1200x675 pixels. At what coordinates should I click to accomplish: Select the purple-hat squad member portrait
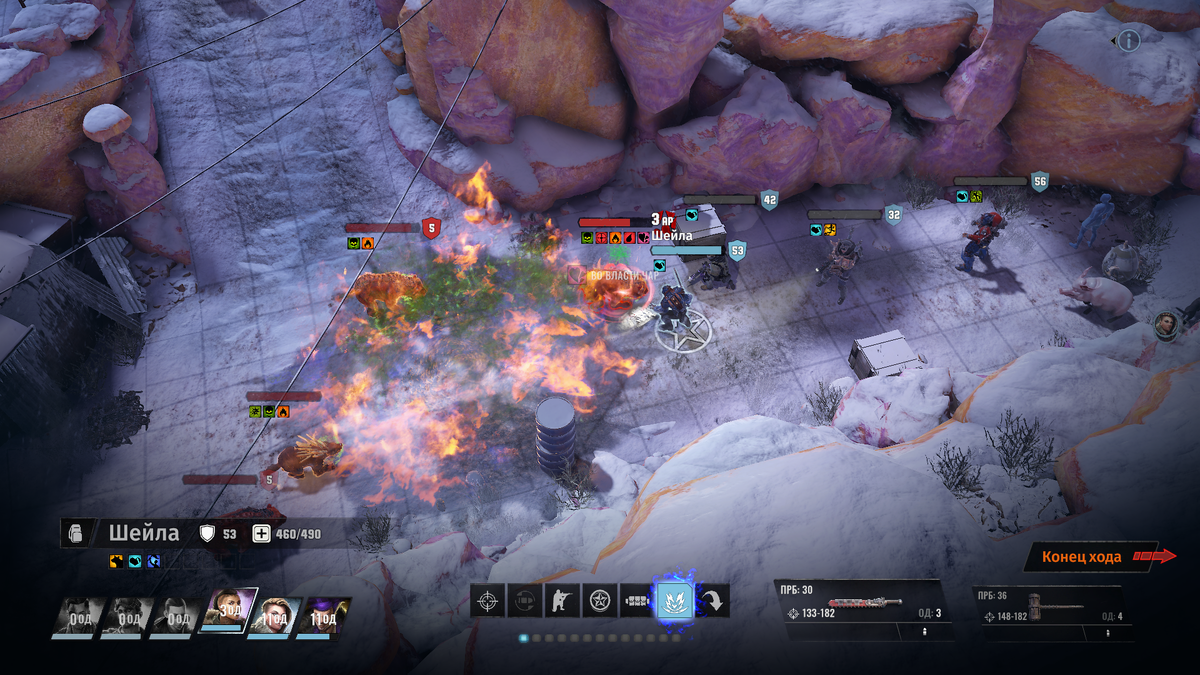tap(324, 616)
